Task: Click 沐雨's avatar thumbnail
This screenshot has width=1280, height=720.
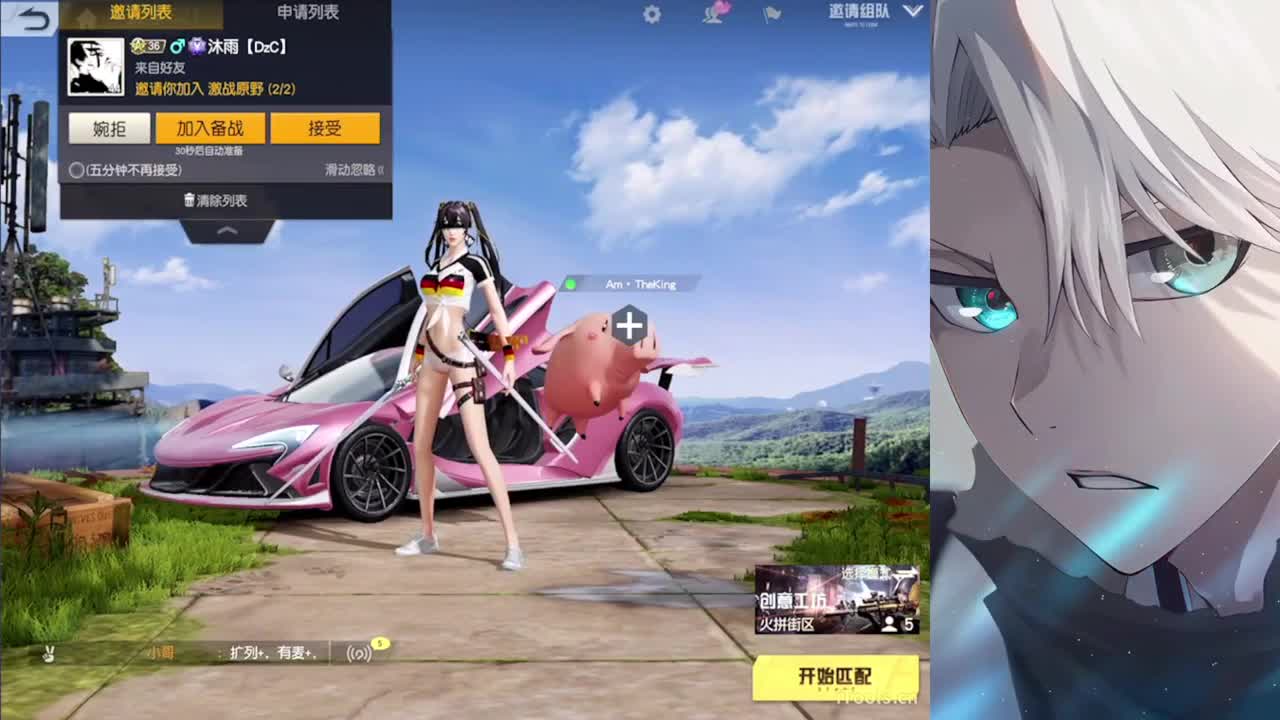Action: (x=97, y=68)
